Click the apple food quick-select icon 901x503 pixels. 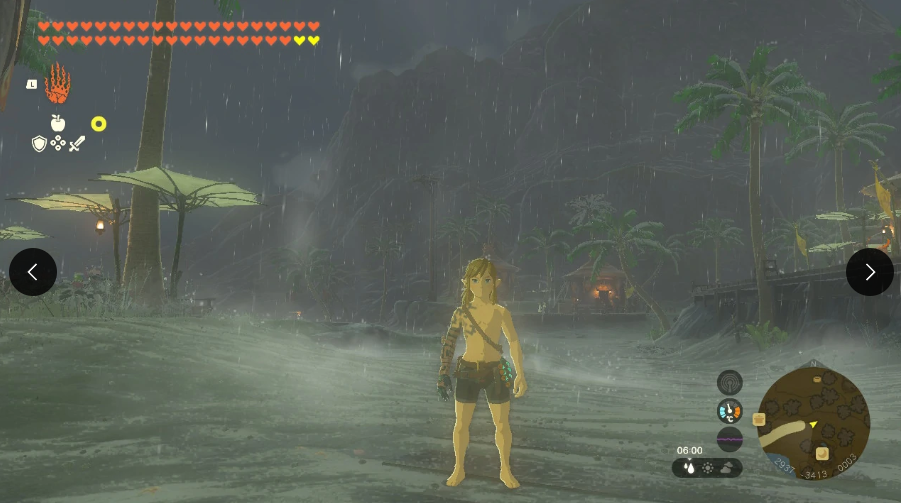point(58,123)
